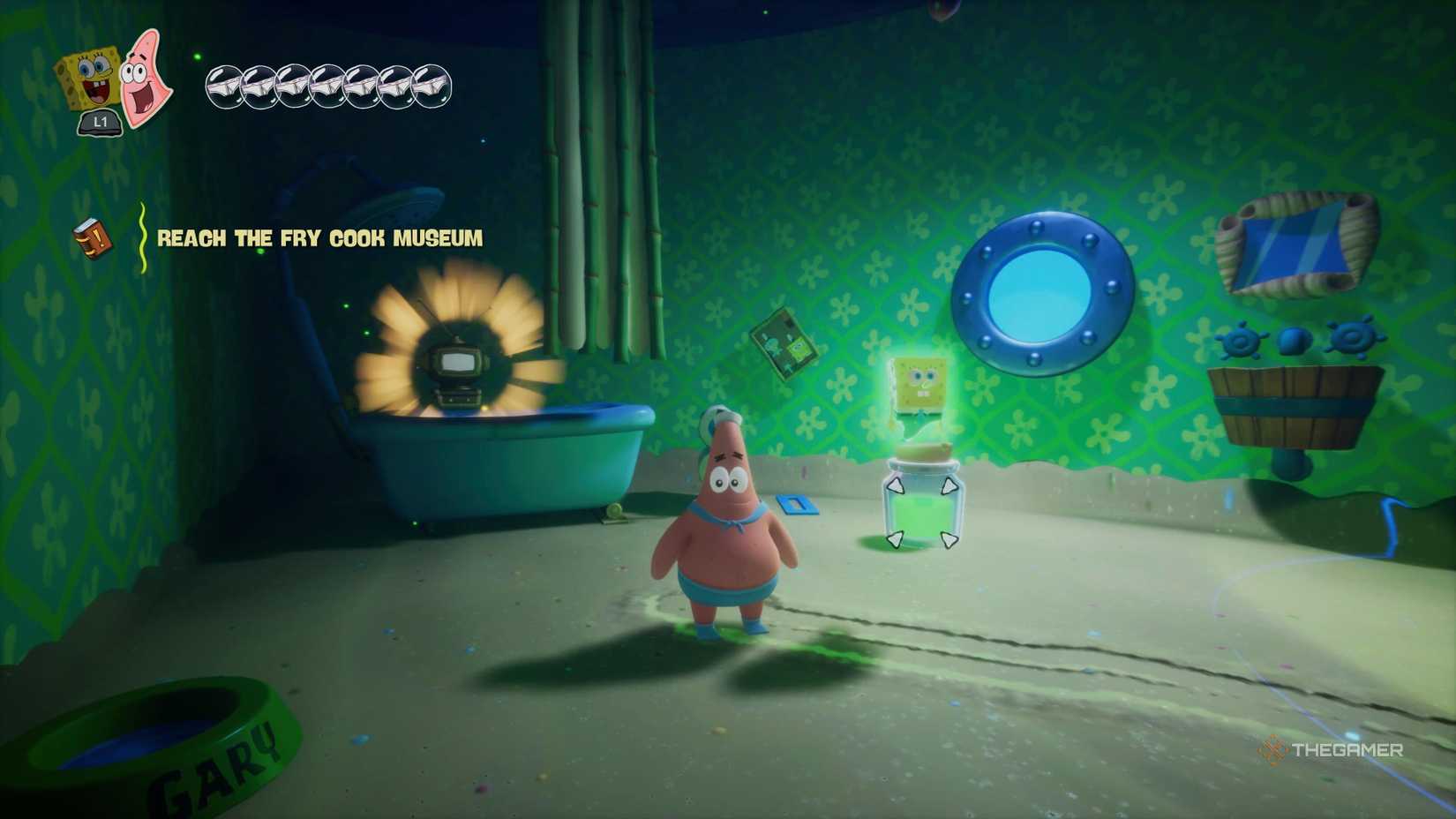Click the green liquid fill inside the jar
The width and height of the screenshot is (1456, 819).
[x=921, y=512]
